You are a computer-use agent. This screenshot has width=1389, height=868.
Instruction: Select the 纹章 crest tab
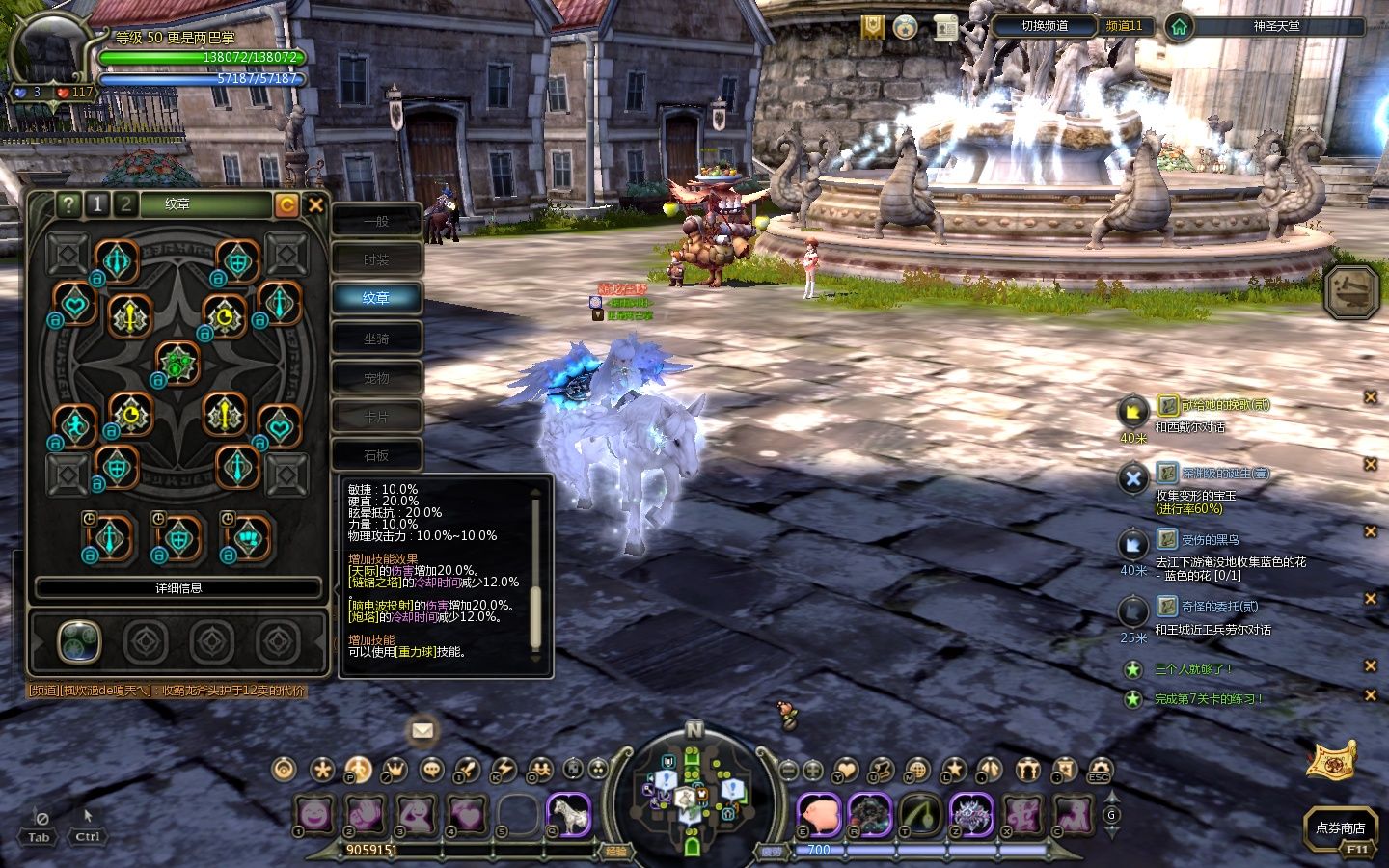click(376, 298)
